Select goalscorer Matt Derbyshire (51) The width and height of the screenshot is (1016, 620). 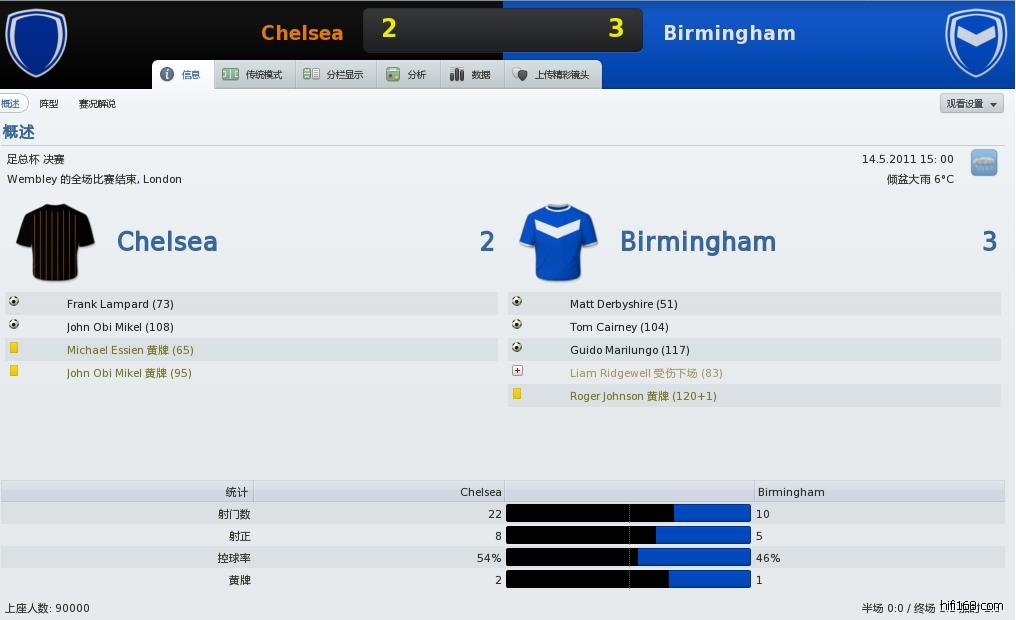point(623,304)
